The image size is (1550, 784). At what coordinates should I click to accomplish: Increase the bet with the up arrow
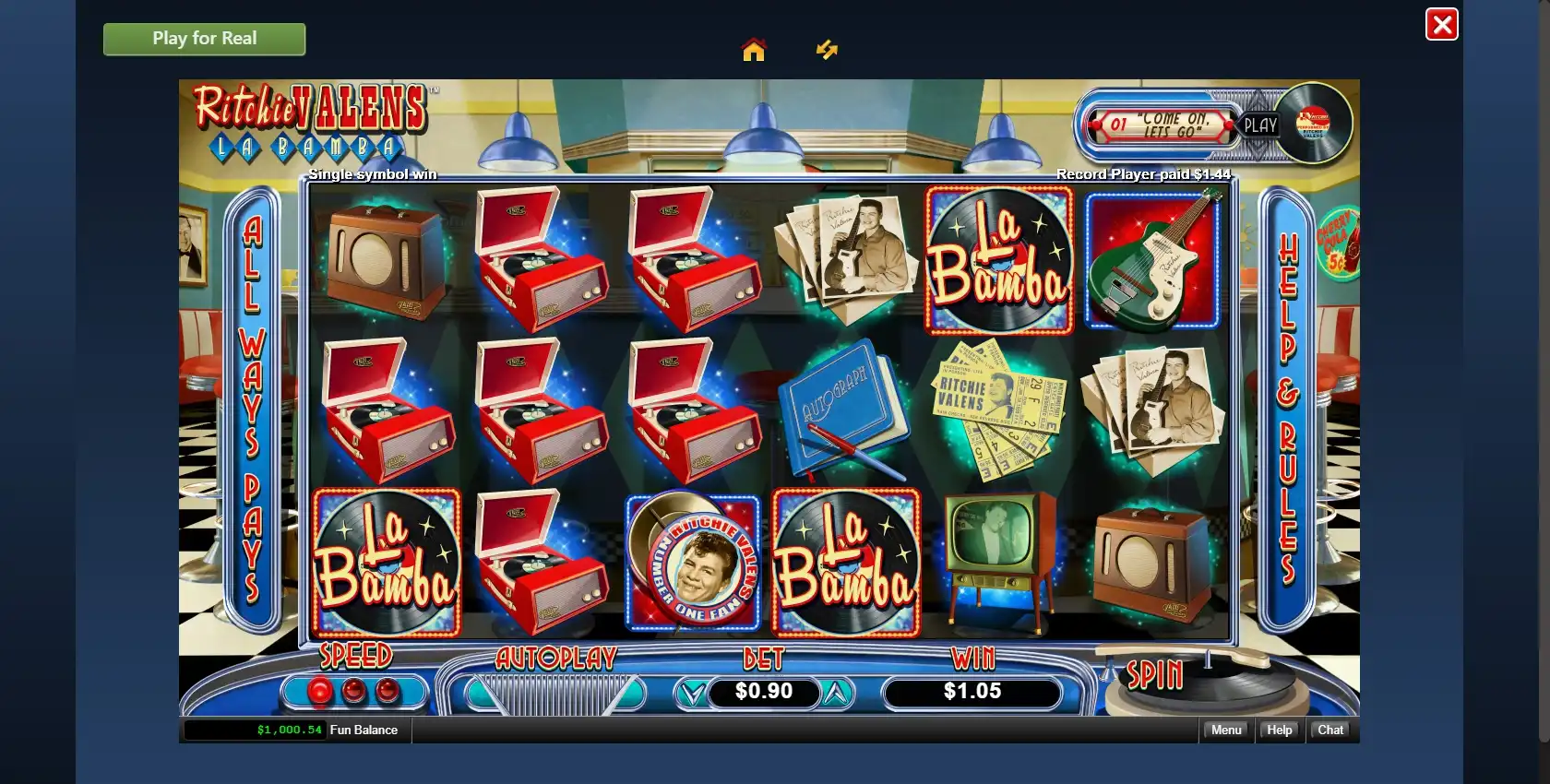pos(836,693)
